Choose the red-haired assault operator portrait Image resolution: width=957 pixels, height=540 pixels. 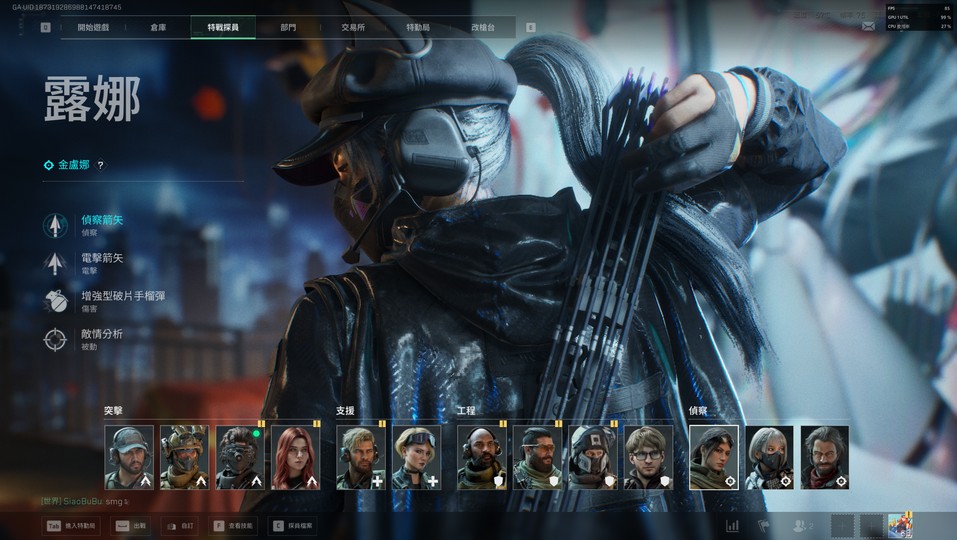pos(296,457)
